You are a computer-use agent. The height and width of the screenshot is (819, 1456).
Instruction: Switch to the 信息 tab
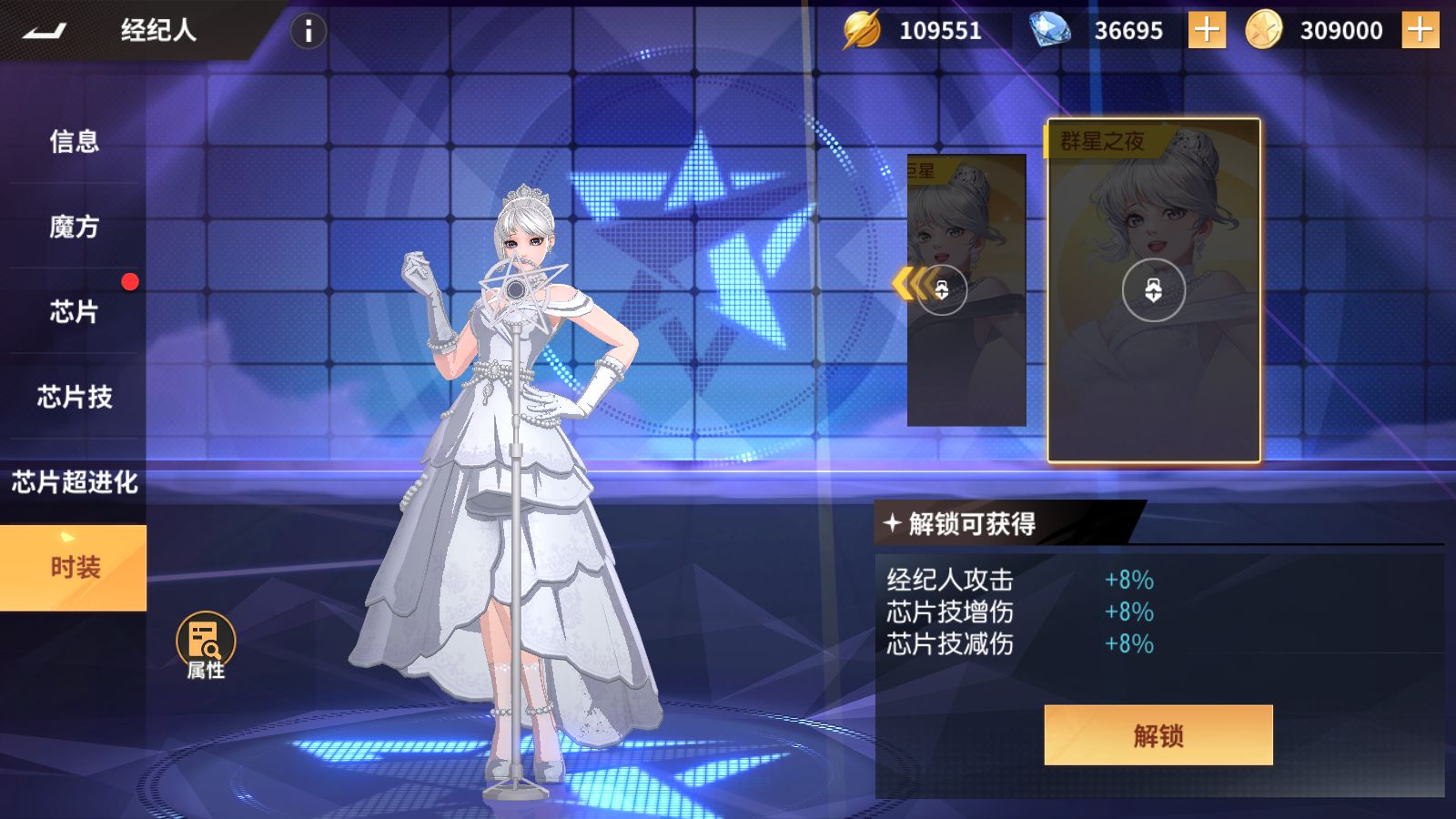[x=74, y=141]
